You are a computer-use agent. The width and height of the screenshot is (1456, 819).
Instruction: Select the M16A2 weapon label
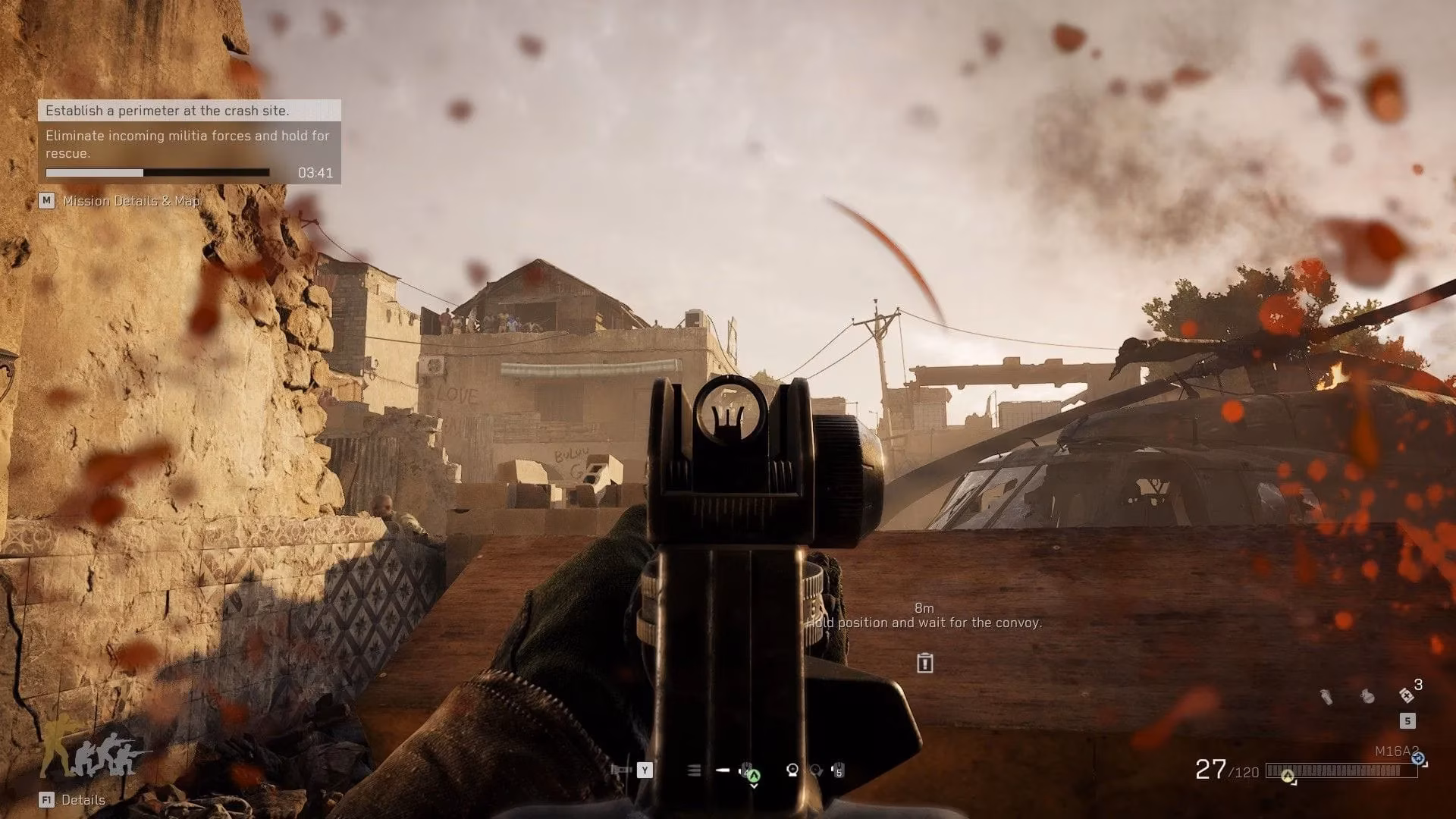coord(1396,752)
